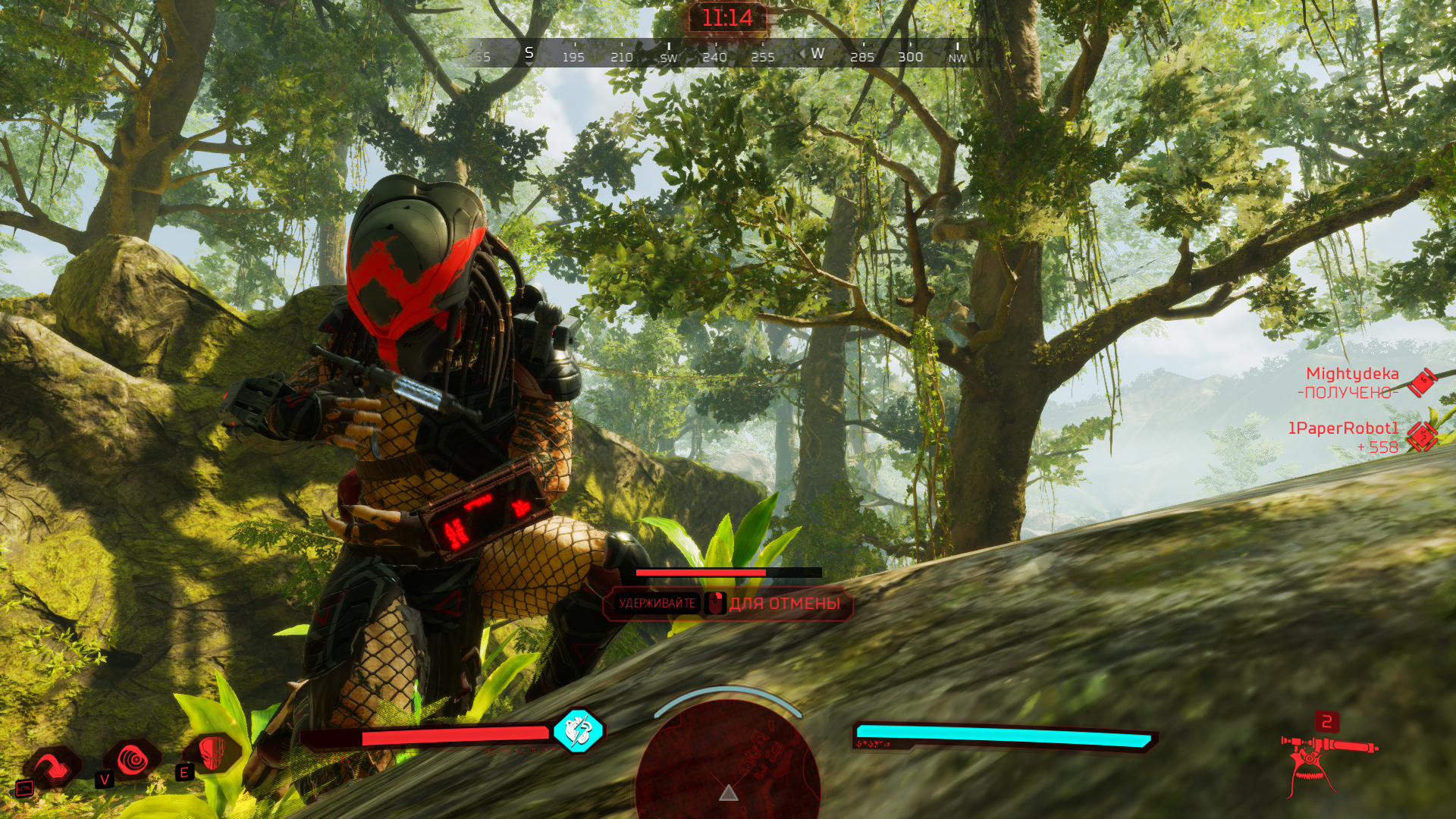Click the circular minimap at the bottom center
The image size is (1456, 819).
(x=730, y=773)
